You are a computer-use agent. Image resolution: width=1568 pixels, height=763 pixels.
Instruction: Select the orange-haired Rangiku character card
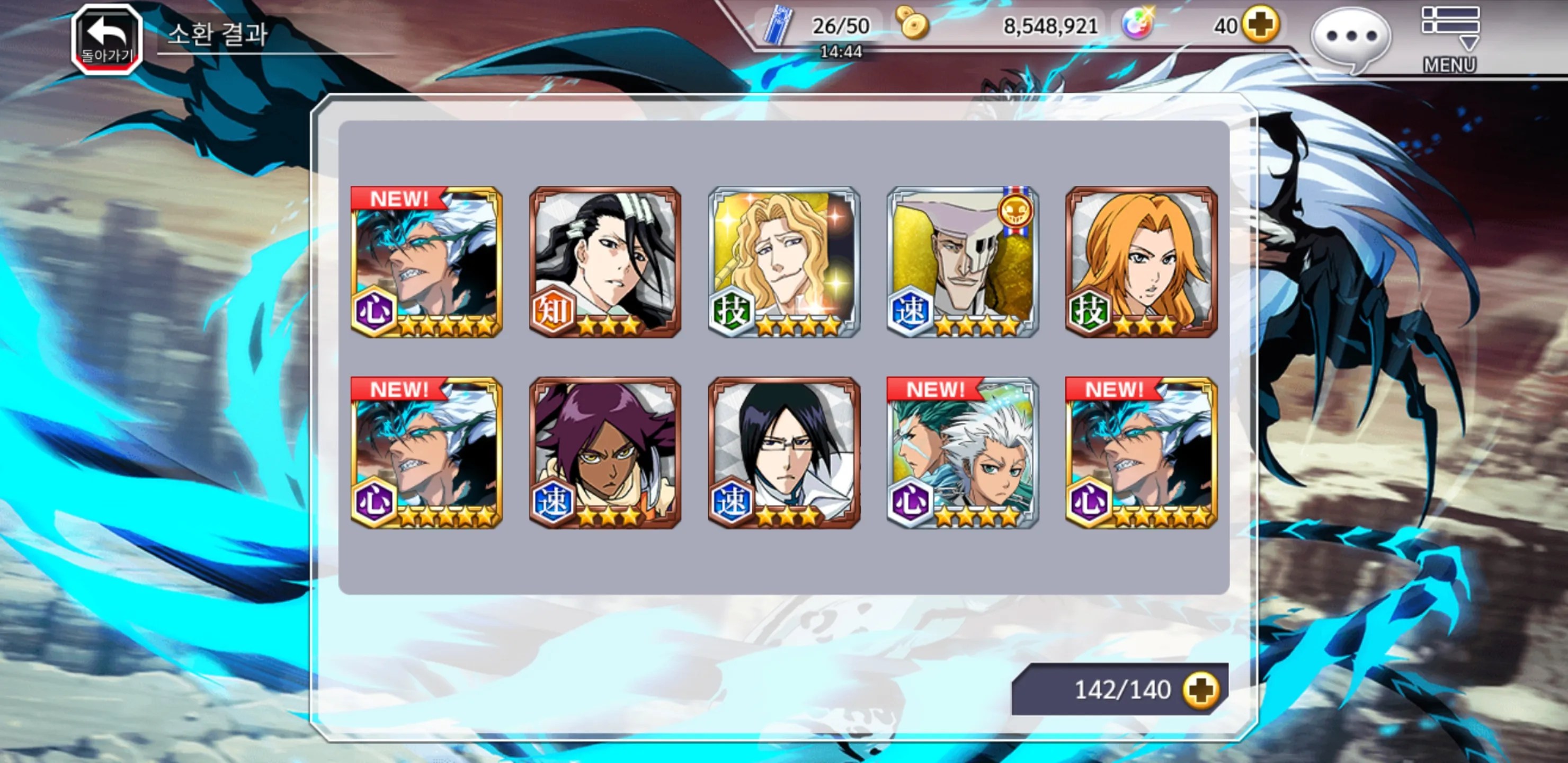1142,262
